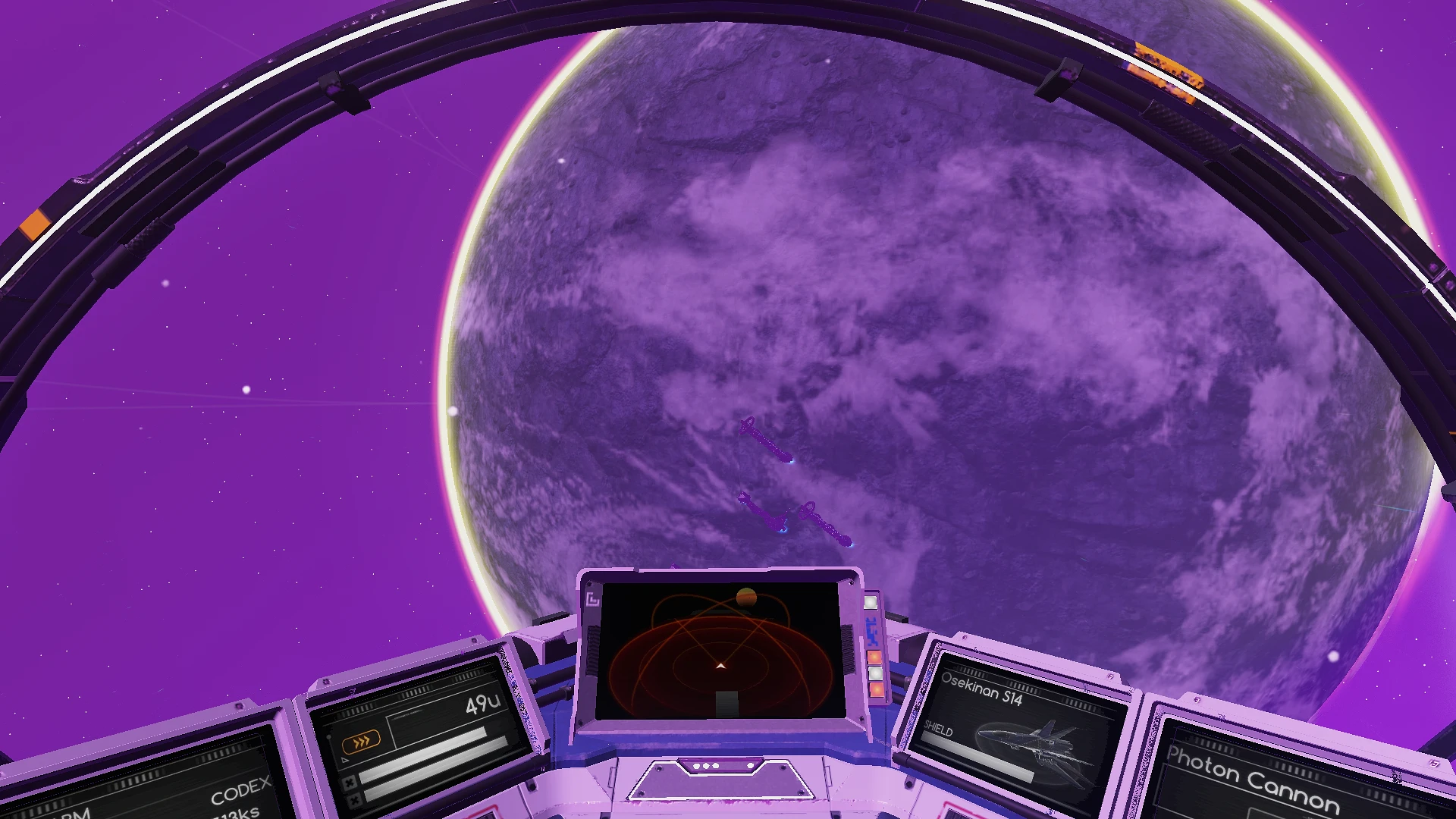The height and width of the screenshot is (819, 1456).
Task: Click the white arrow ship marker on radar
Action: pos(720,667)
